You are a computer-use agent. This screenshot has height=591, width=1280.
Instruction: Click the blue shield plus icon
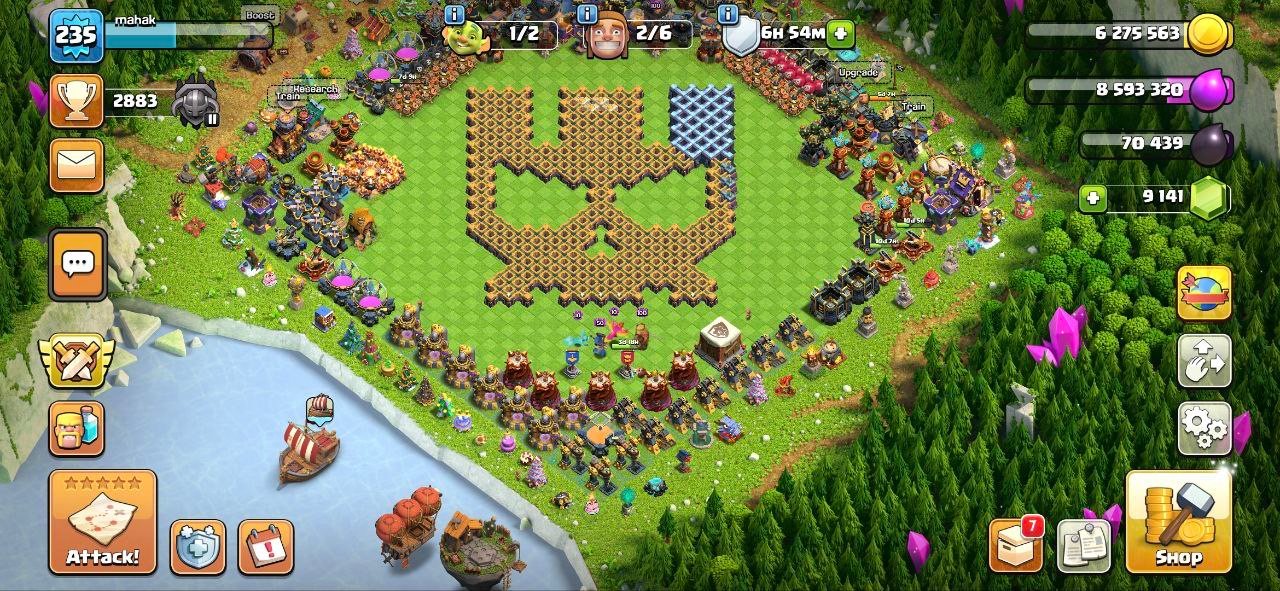pyautogui.click(x=197, y=547)
